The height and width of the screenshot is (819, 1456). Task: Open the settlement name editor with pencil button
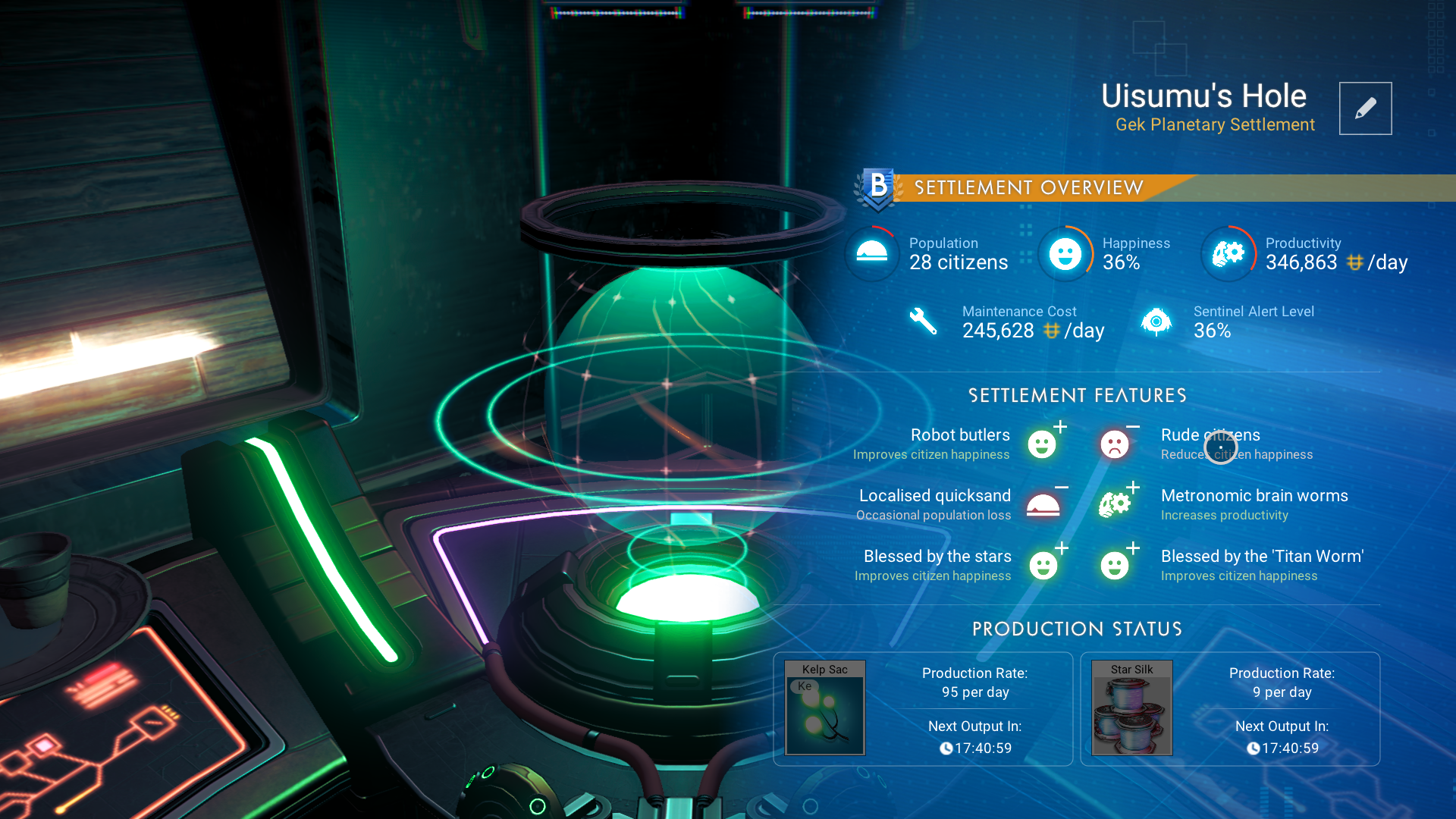click(1365, 108)
